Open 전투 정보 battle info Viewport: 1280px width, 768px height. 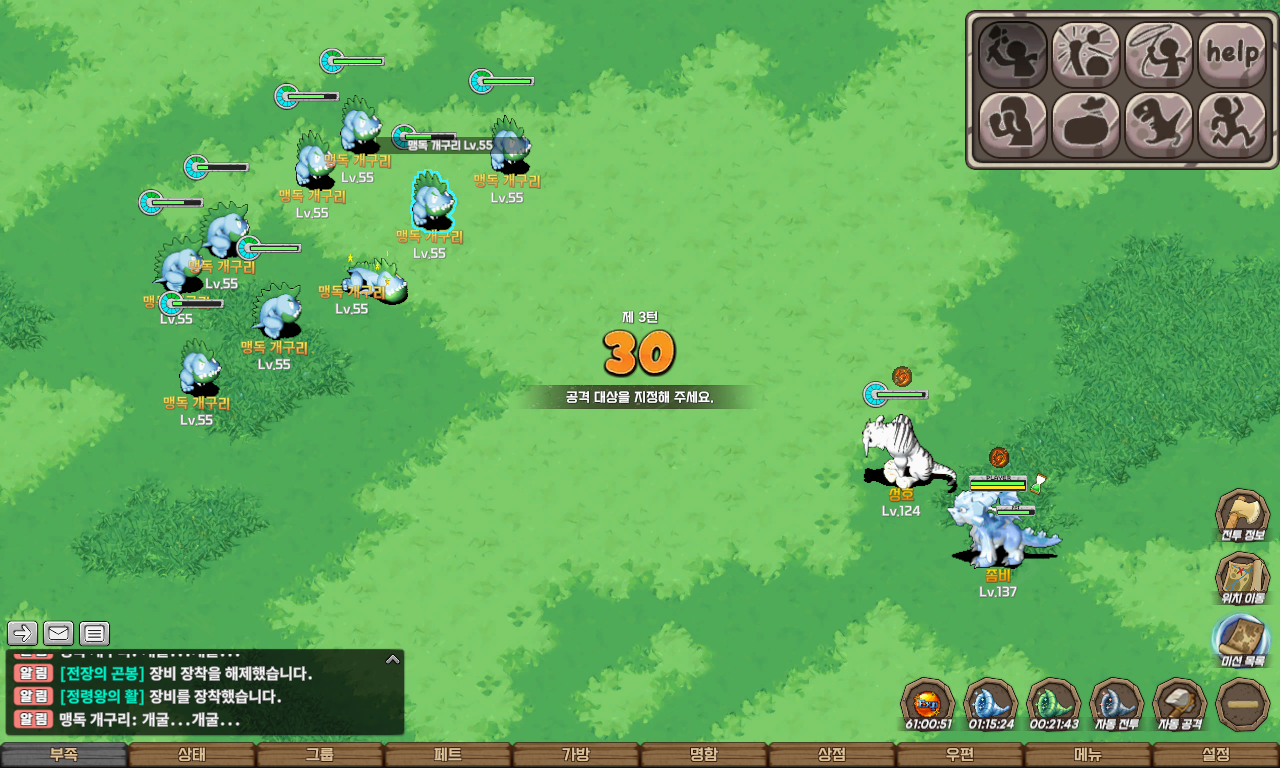pyautogui.click(x=1242, y=516)
